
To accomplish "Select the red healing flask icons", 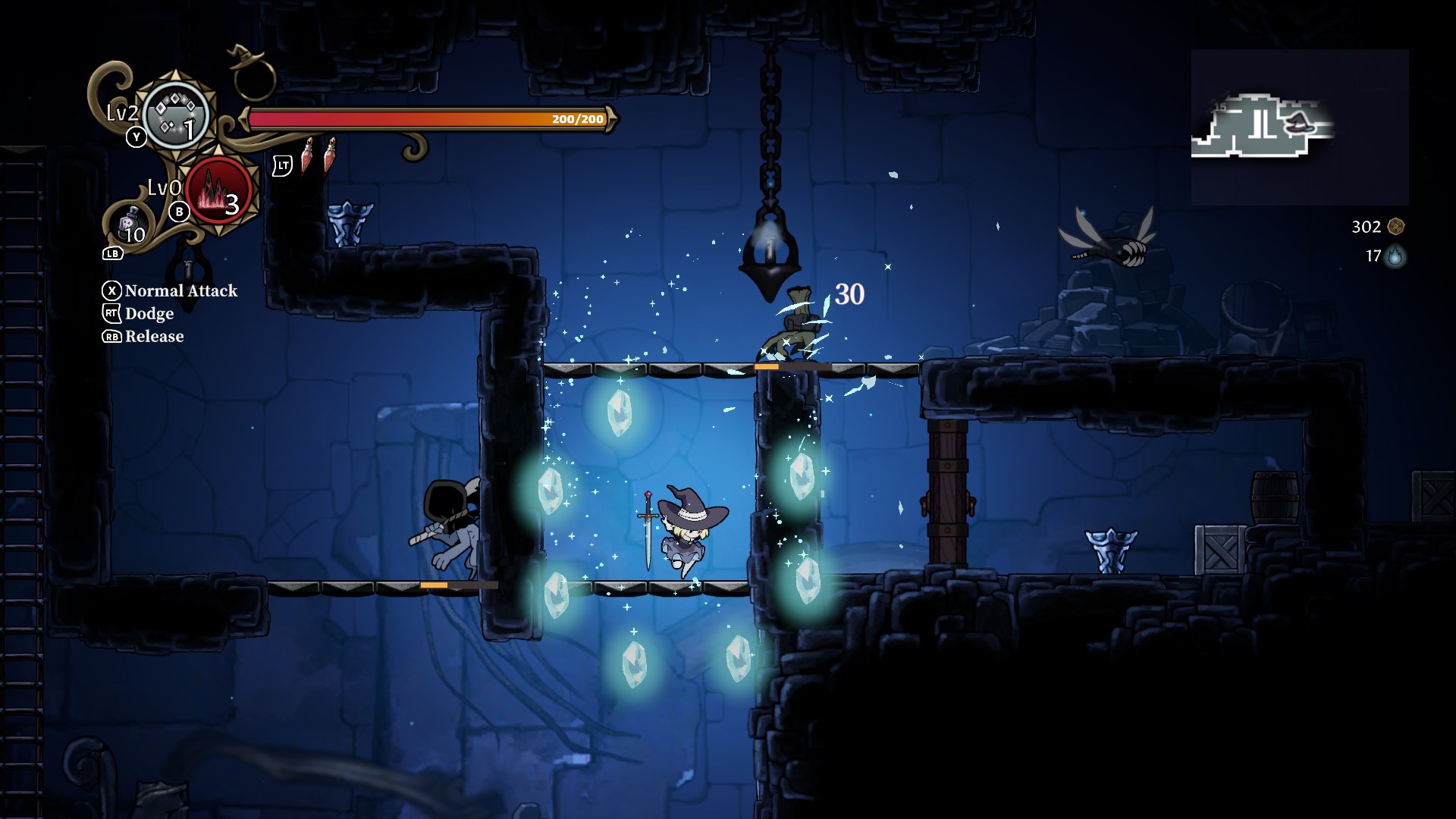I will click(x=318, y=155).
